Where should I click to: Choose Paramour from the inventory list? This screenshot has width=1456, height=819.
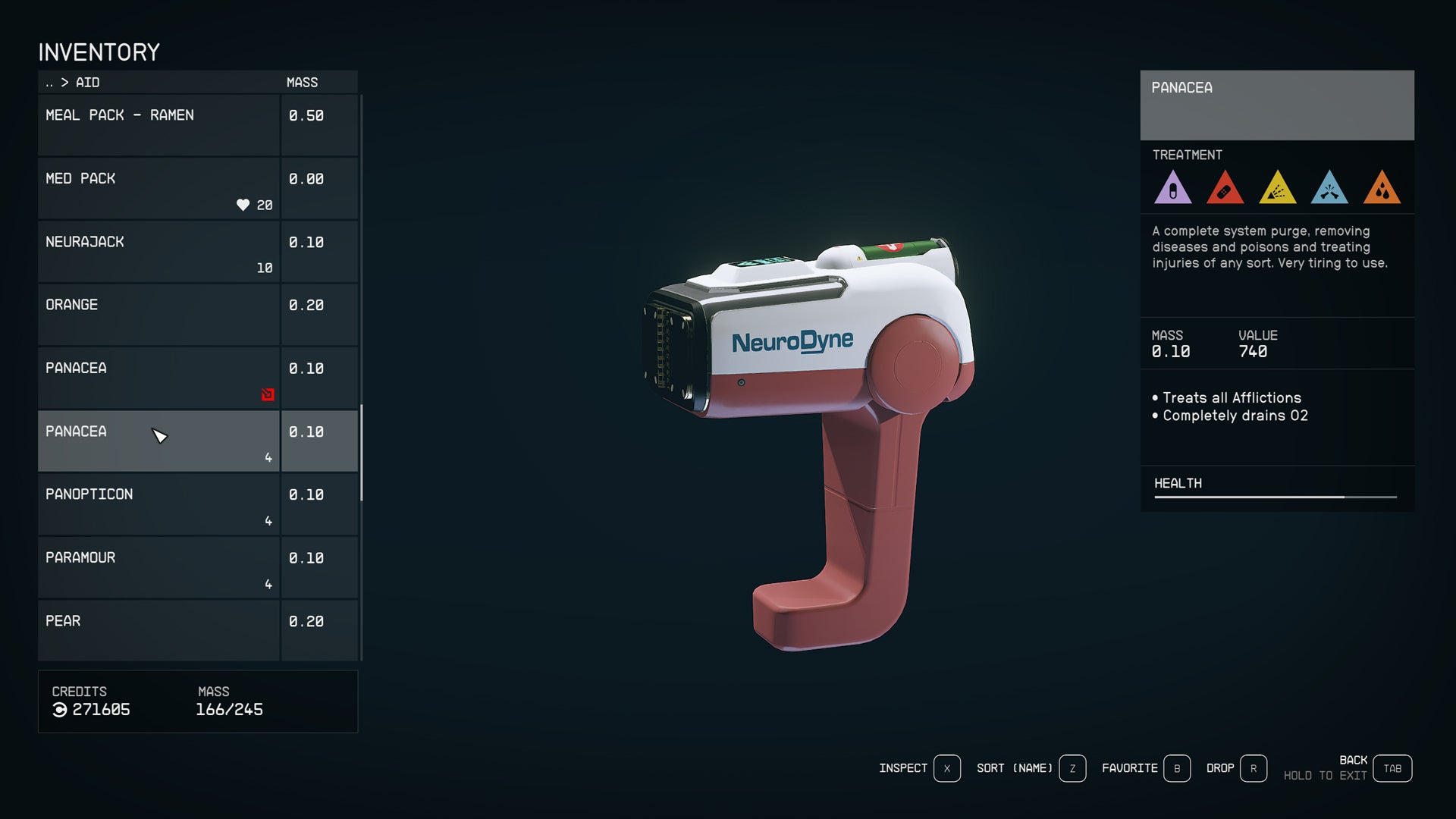159,567
